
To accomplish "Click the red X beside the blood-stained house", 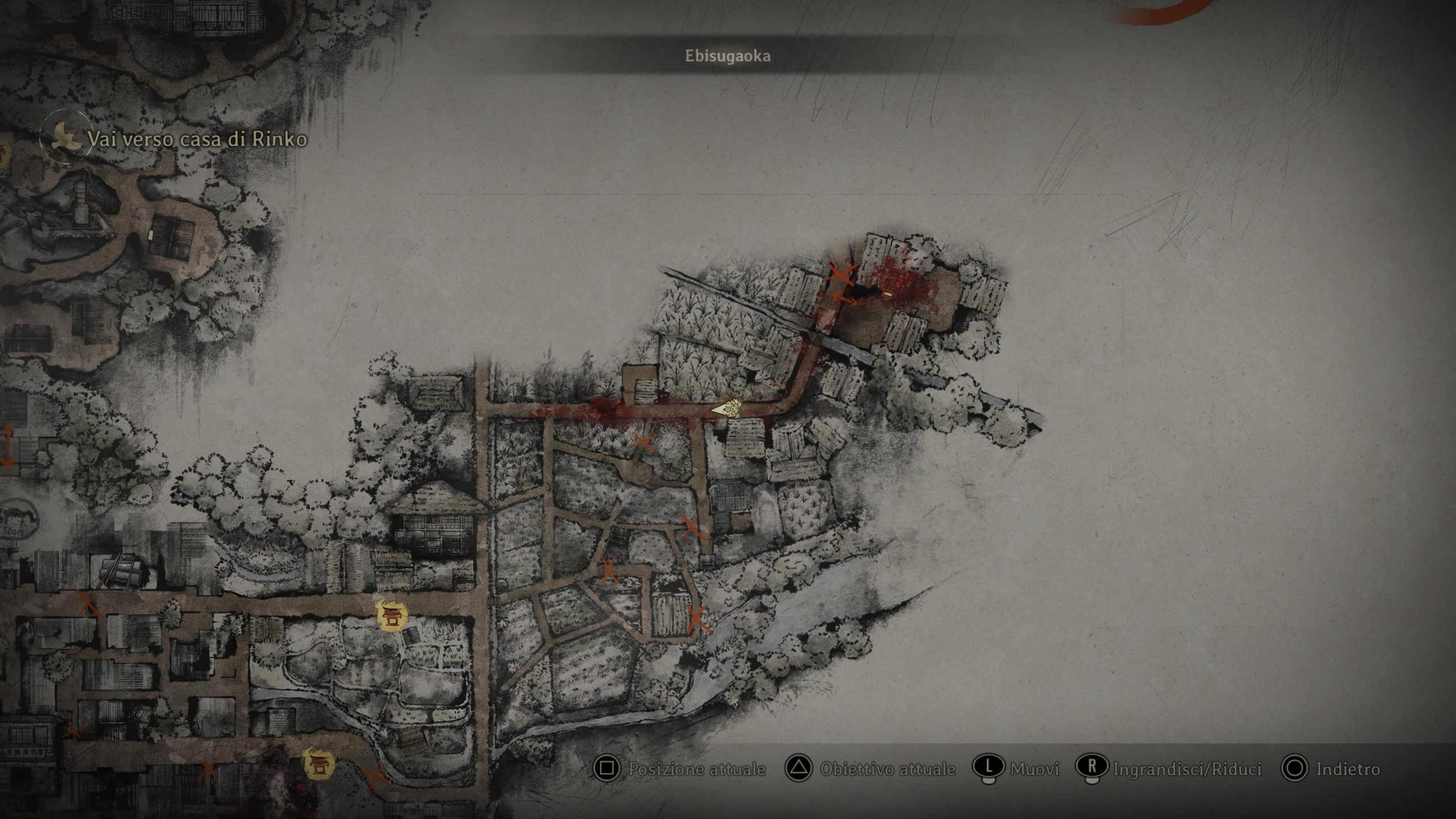I will [839, 274].
